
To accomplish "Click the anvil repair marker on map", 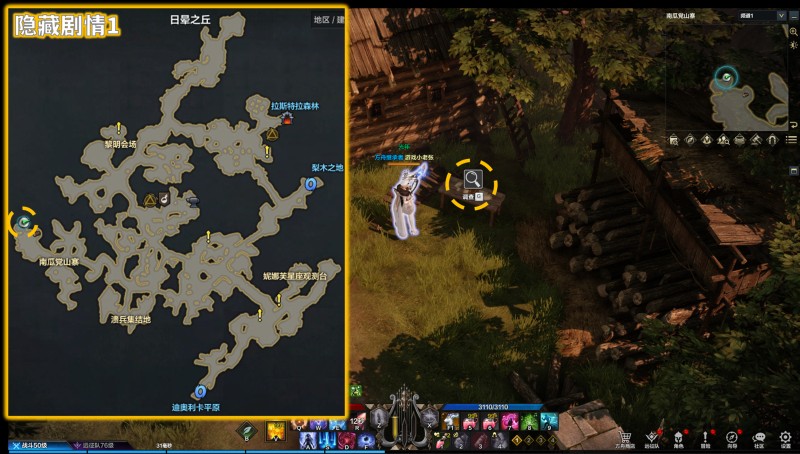I will pos(192,200).
